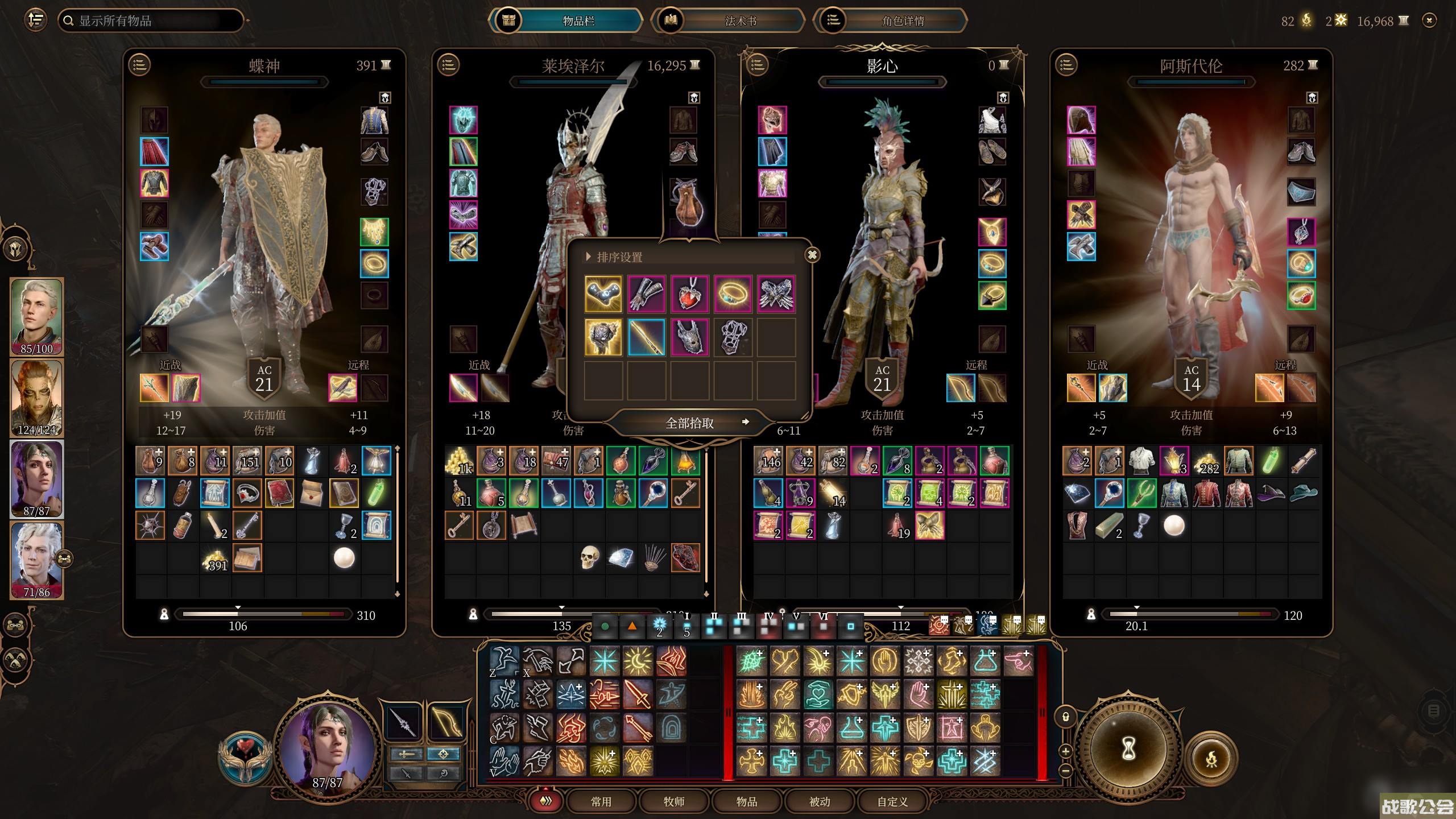Switch to the 法术书 spellbook tab
The image size is (1456, 819).
[740, 21]
